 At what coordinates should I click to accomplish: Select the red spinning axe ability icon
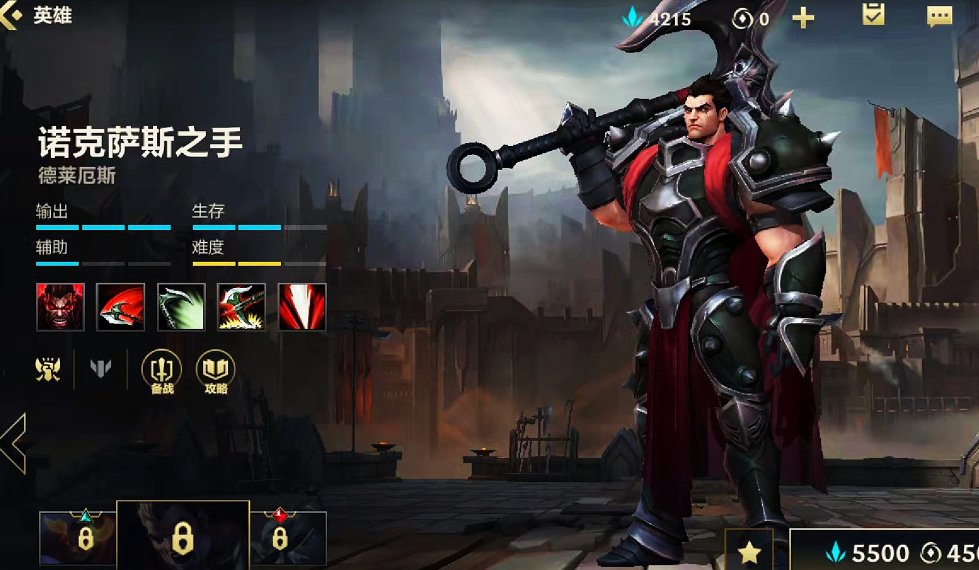[x=121, y=307]
